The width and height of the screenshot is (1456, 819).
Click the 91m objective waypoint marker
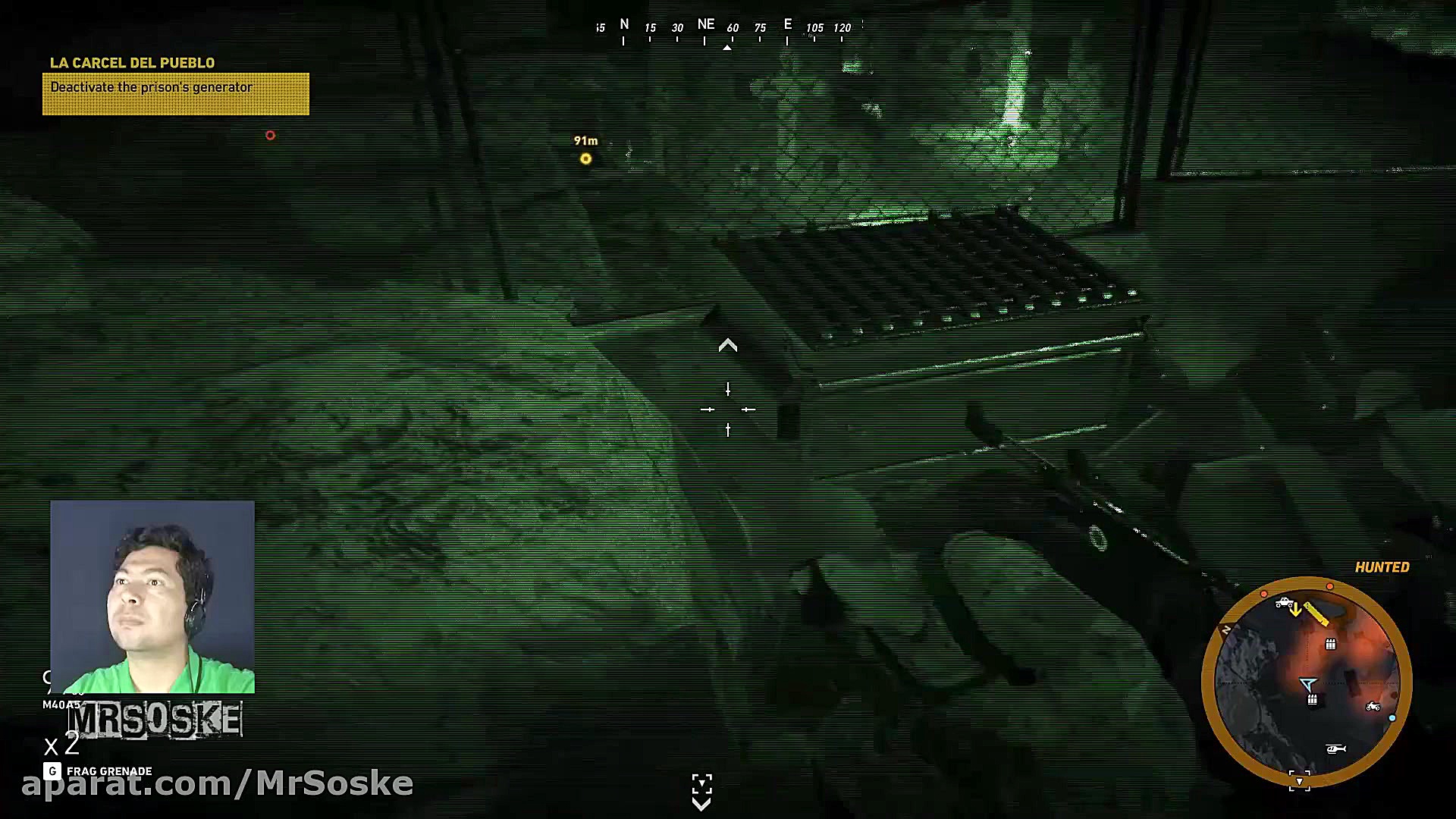tap(585, 158)
